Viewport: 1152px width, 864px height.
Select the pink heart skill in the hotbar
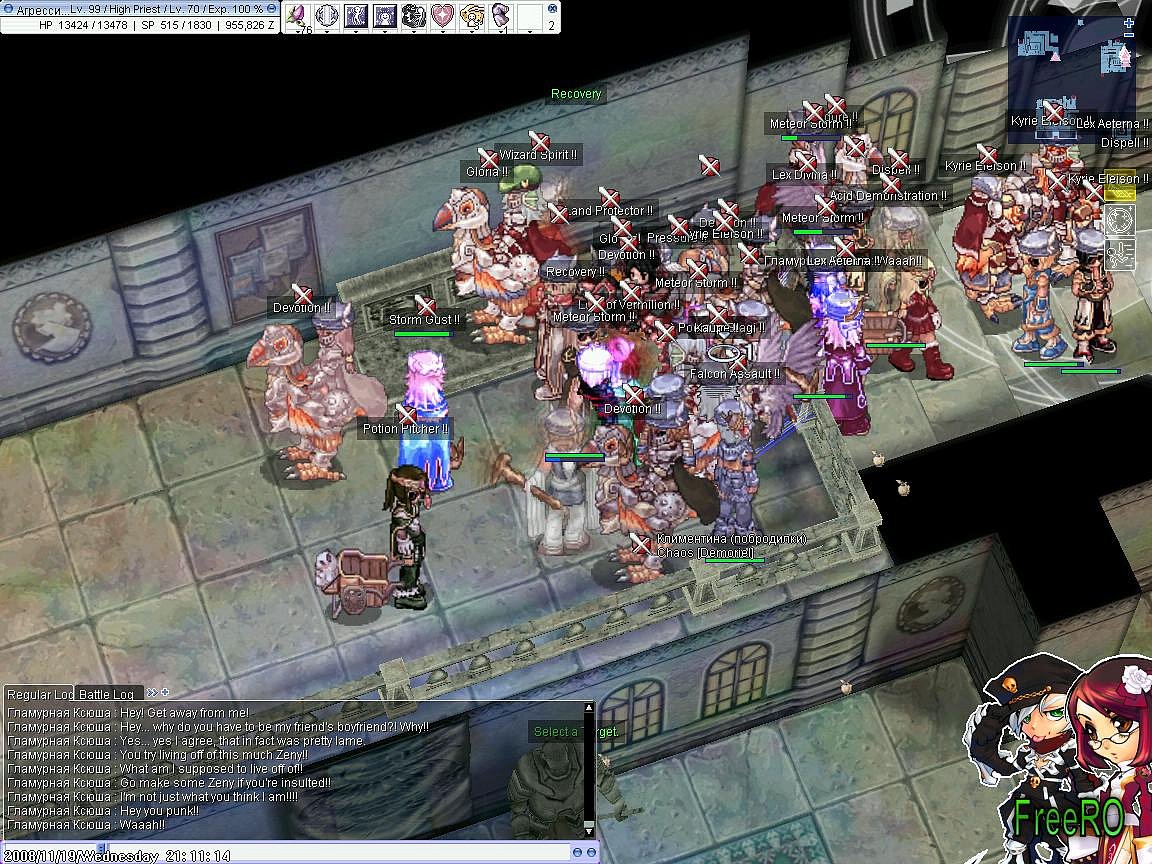click(442, 15)
